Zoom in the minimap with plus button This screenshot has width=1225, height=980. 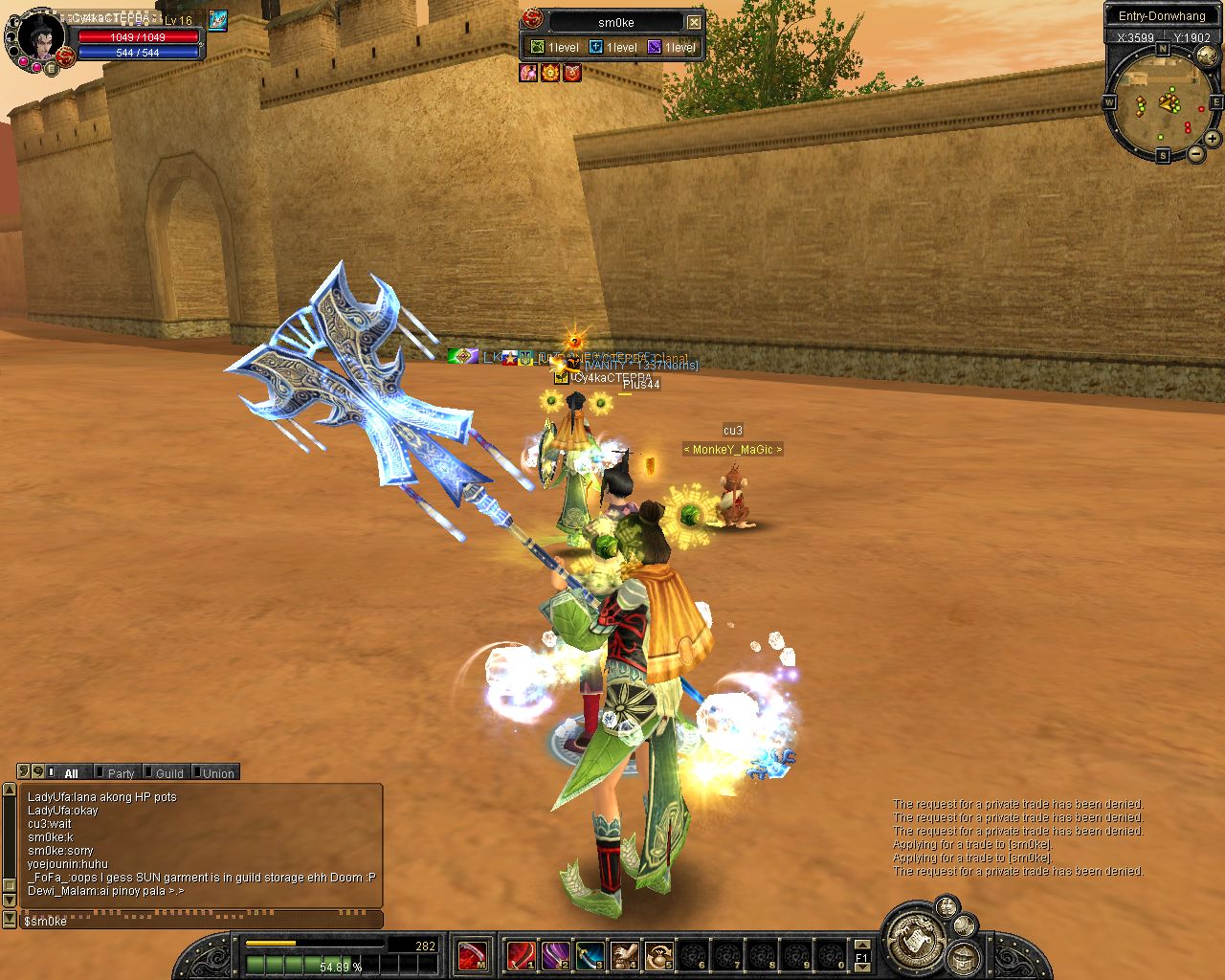[1213, 140]
